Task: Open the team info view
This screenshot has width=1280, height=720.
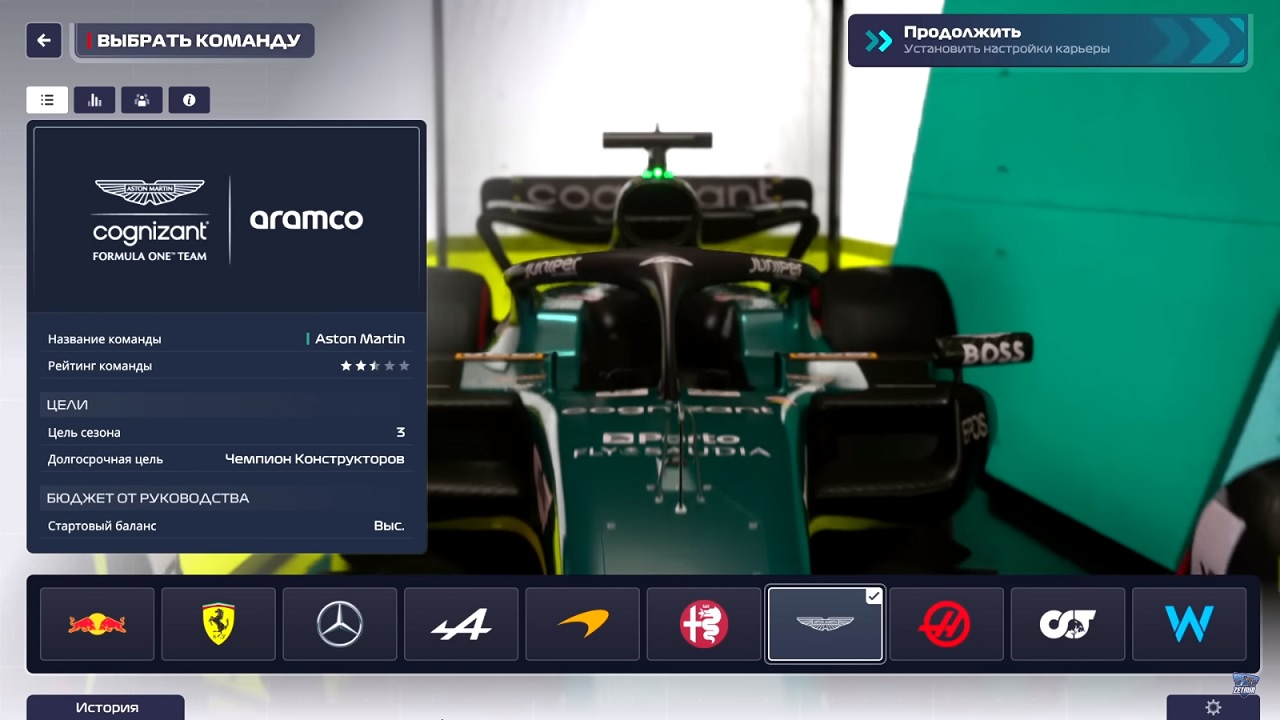Action: (x=189, y=99)
